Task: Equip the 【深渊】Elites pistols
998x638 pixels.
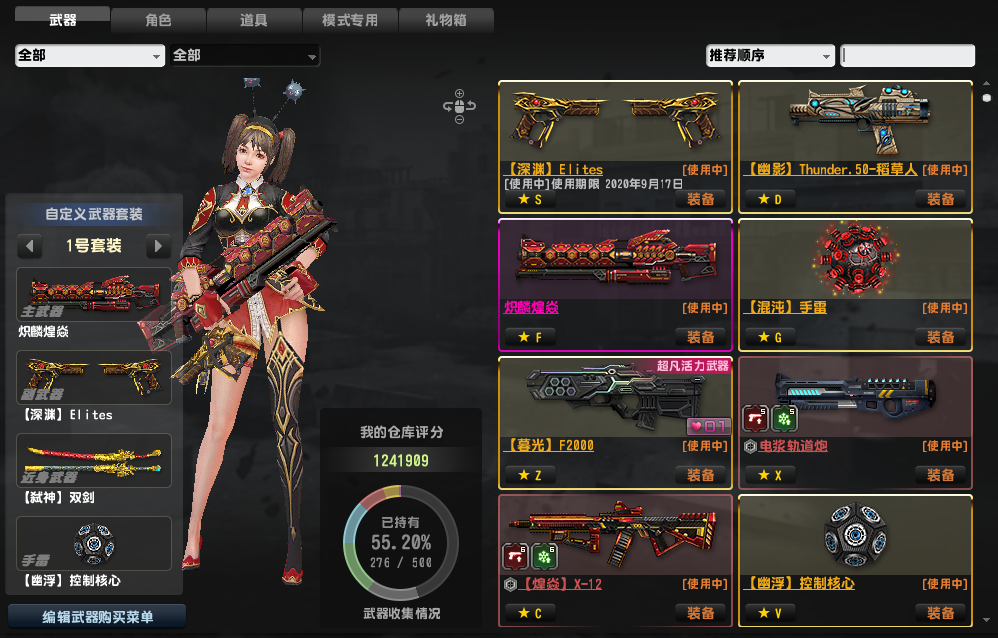Action: [701, 199]
